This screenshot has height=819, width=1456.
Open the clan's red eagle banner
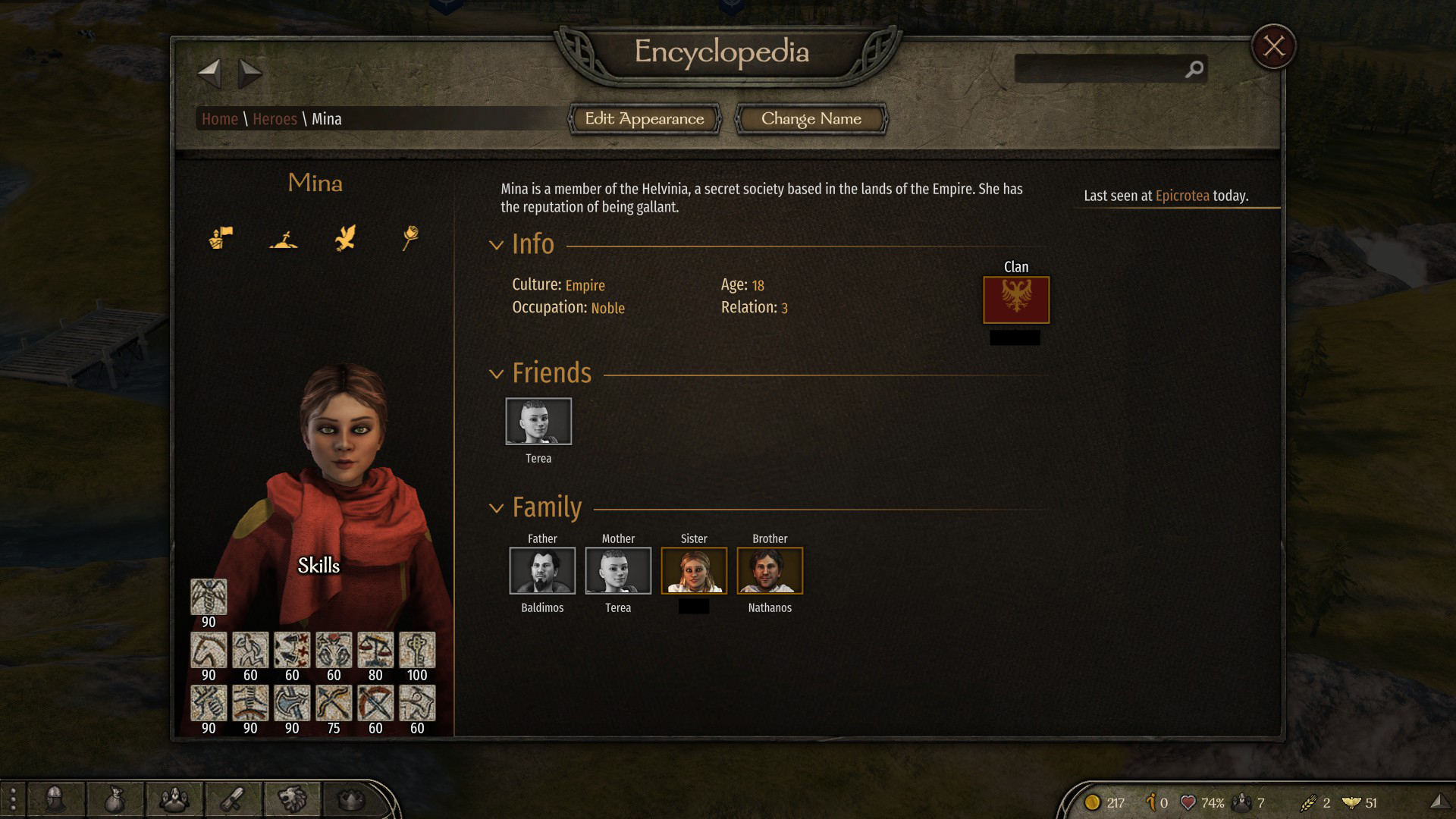(1016, 300)
